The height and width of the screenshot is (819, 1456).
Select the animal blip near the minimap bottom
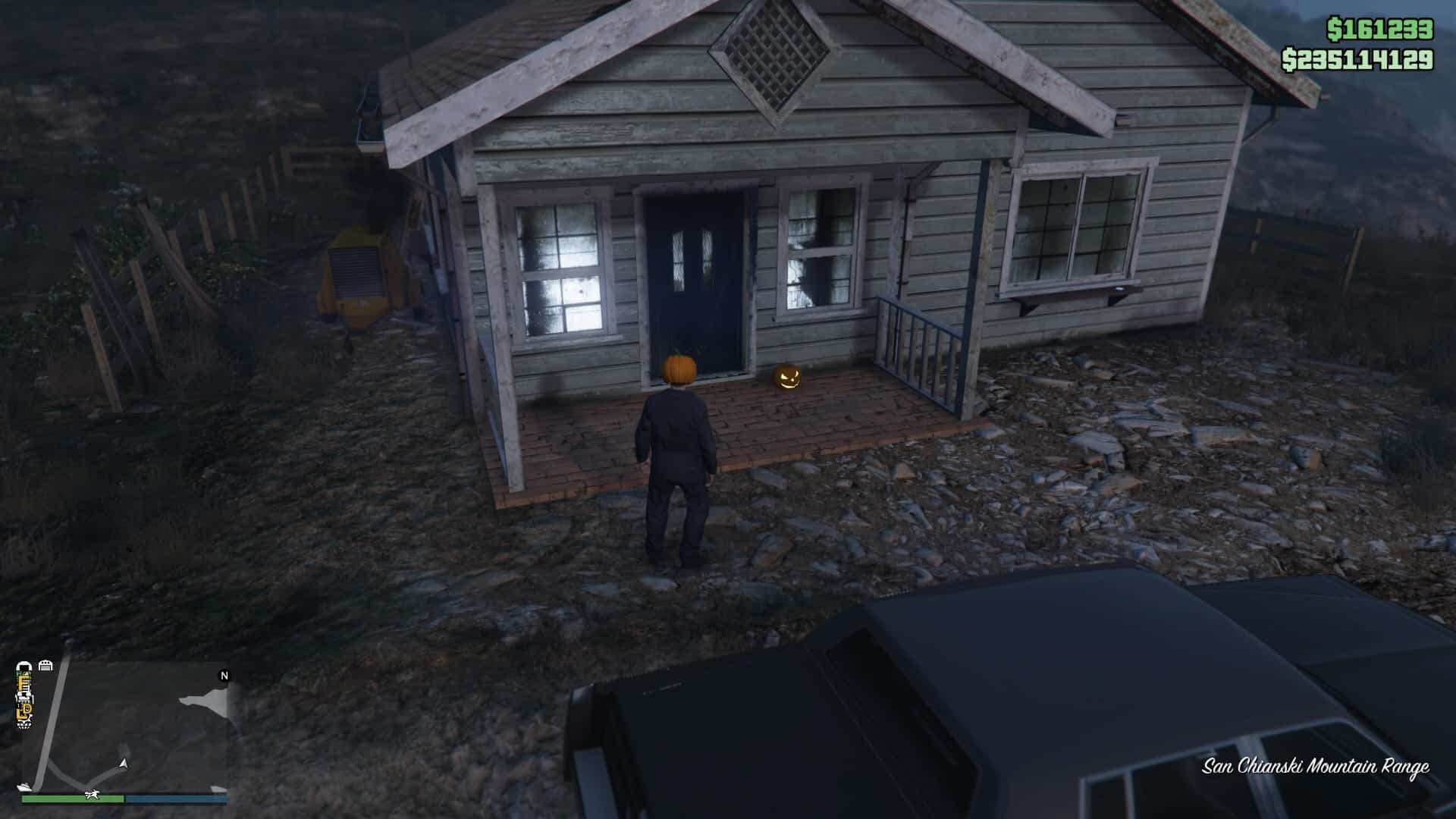92,795
